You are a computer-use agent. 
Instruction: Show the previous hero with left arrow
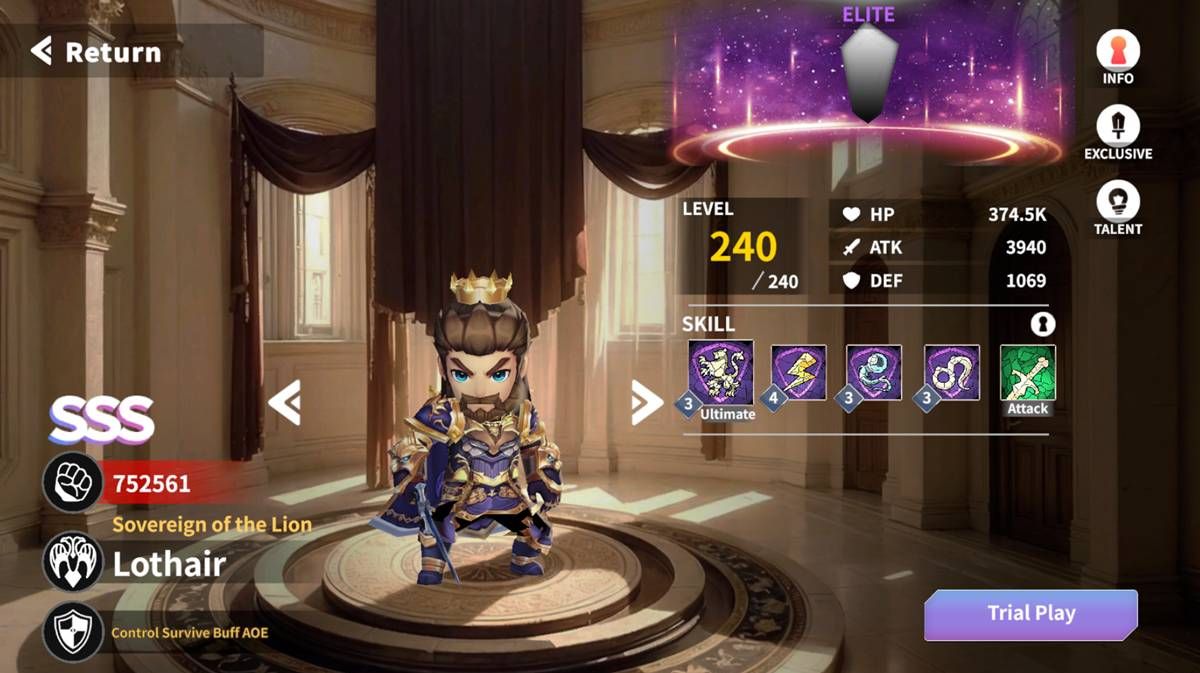coord(284,402)
